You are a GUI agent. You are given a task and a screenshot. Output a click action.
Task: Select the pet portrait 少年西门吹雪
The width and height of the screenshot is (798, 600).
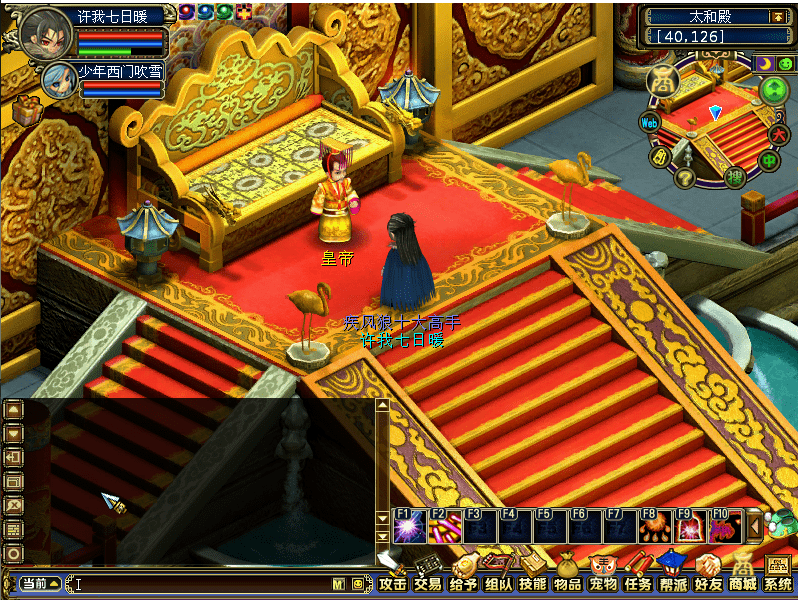coord(58,77)
